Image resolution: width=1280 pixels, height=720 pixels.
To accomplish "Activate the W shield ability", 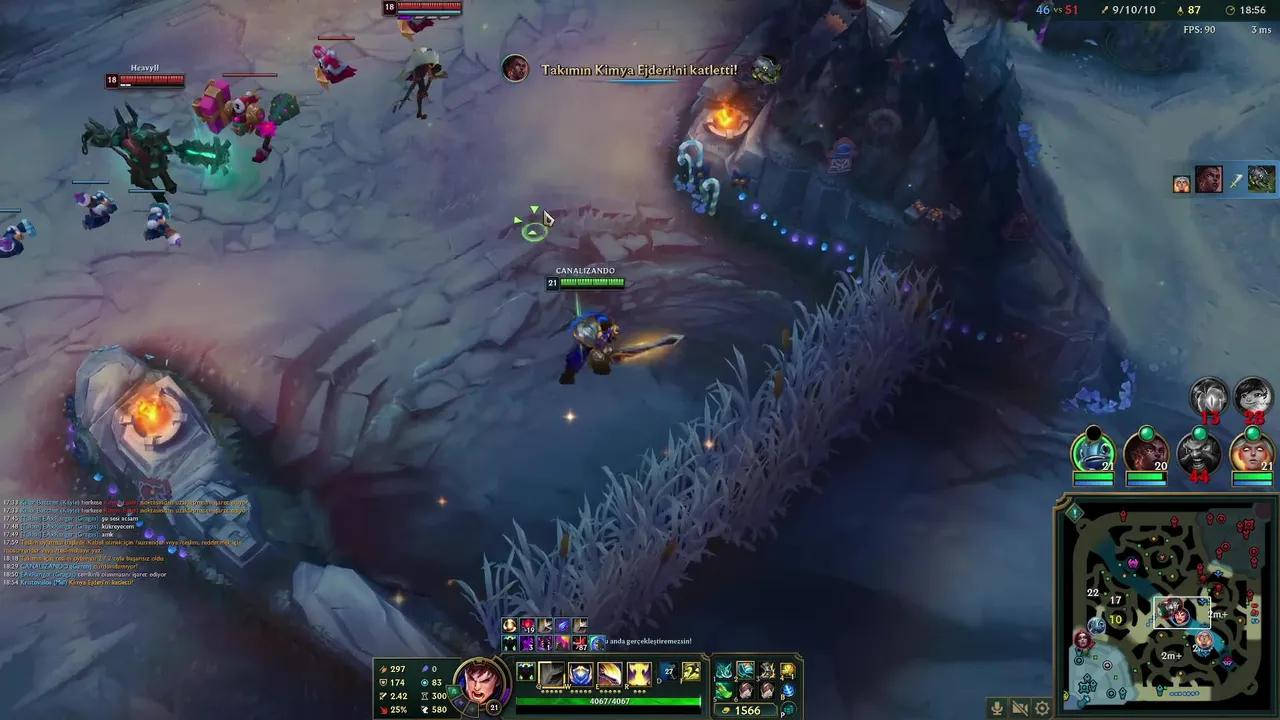I will coord(580,675).
